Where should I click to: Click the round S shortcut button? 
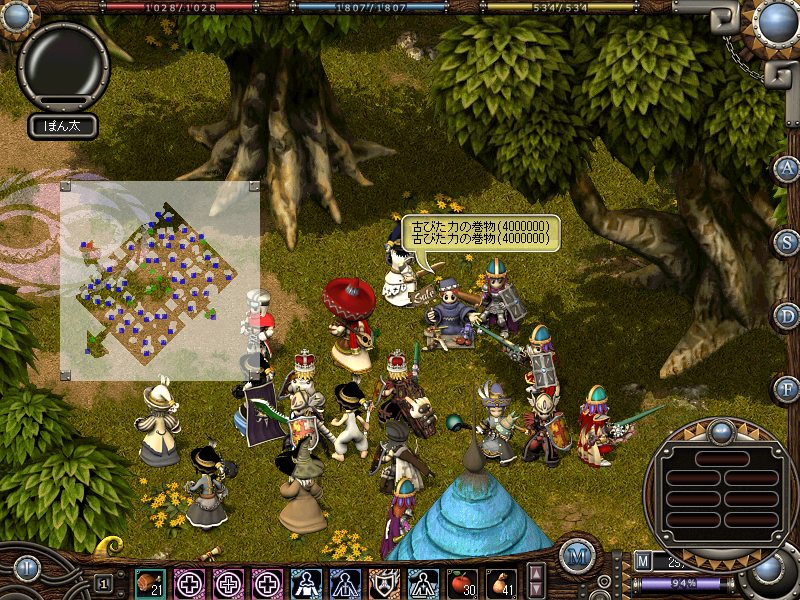pos(787,243)
